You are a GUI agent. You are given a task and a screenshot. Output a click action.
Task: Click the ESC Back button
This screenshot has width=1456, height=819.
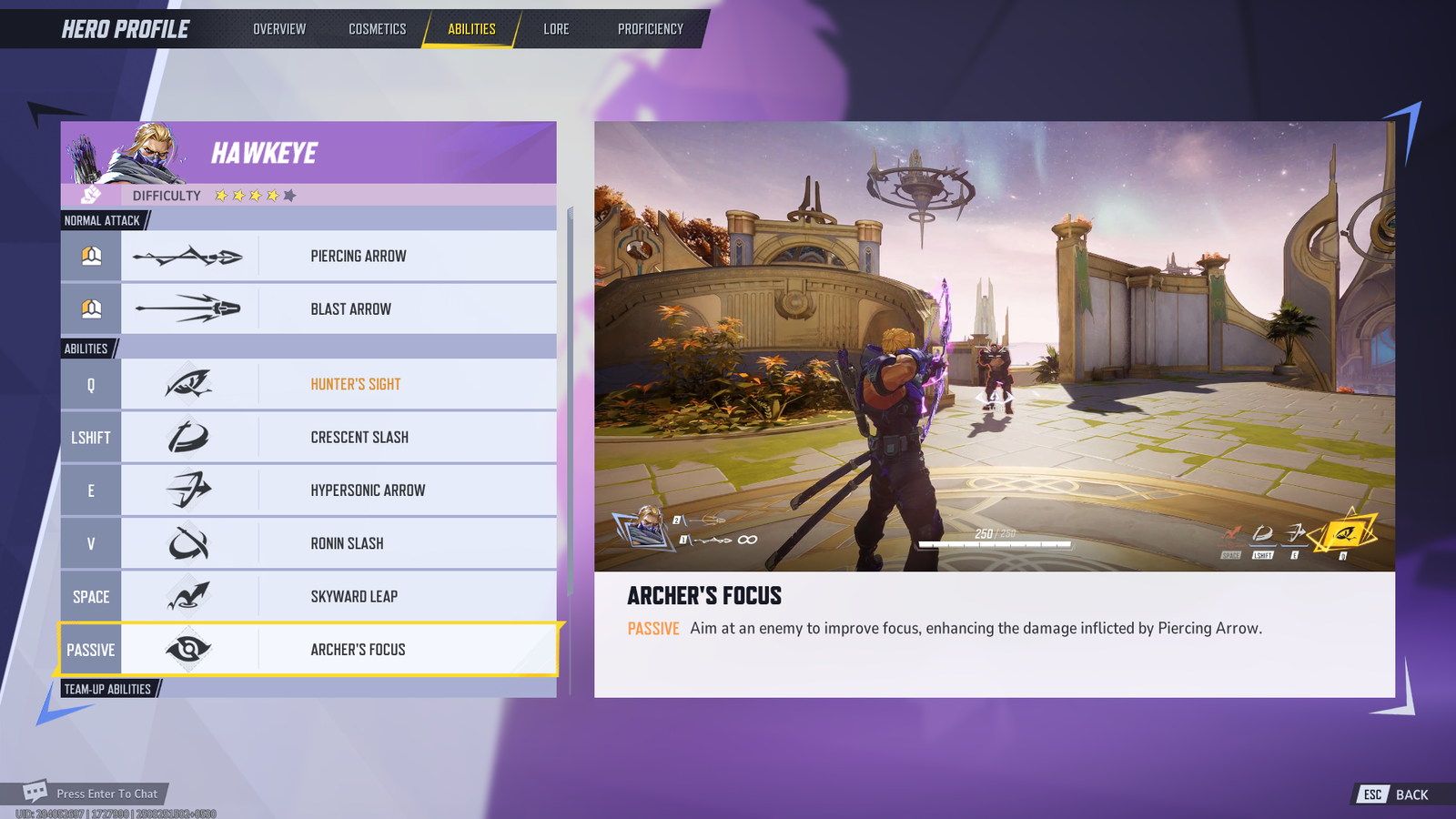(x=1392, y=794)
